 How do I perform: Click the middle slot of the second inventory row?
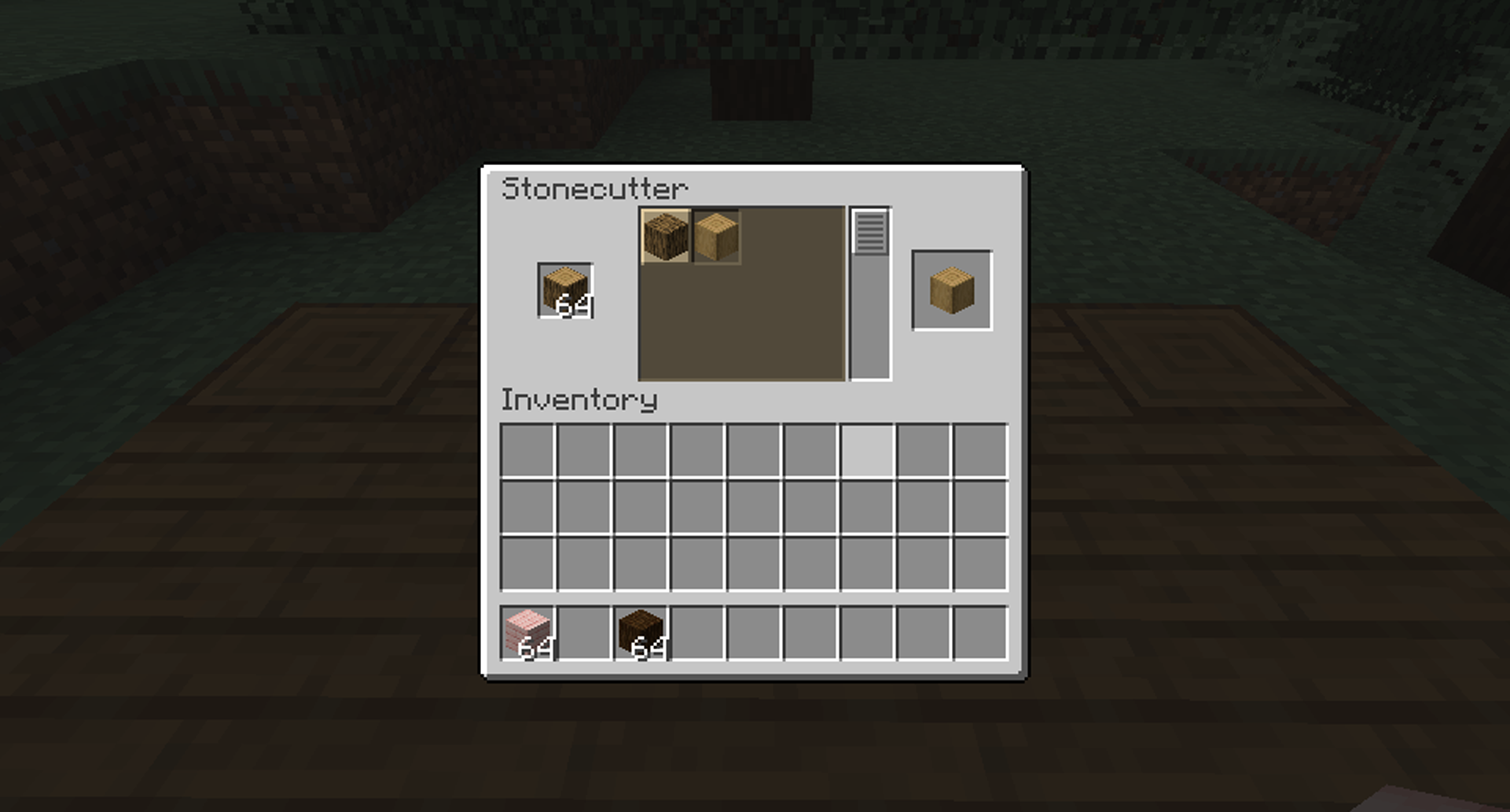pyautogui.click(x=754, y=508)
